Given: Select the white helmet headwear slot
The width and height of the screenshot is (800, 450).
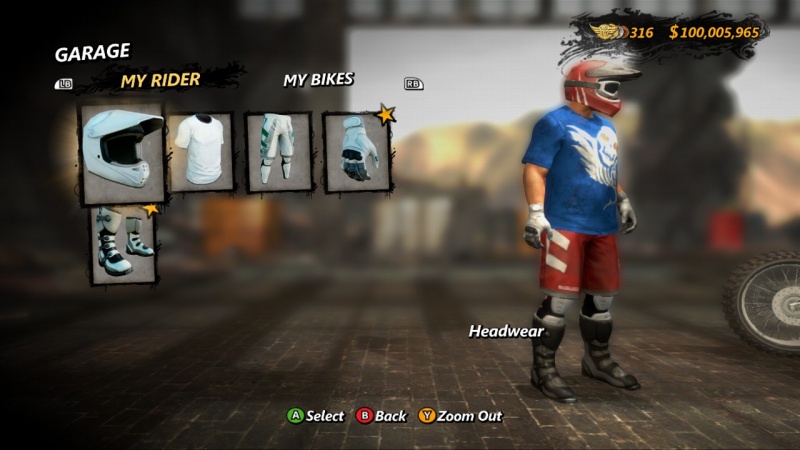Looking at the screenshot, I should pyautogui.click(x=122, y=151).
